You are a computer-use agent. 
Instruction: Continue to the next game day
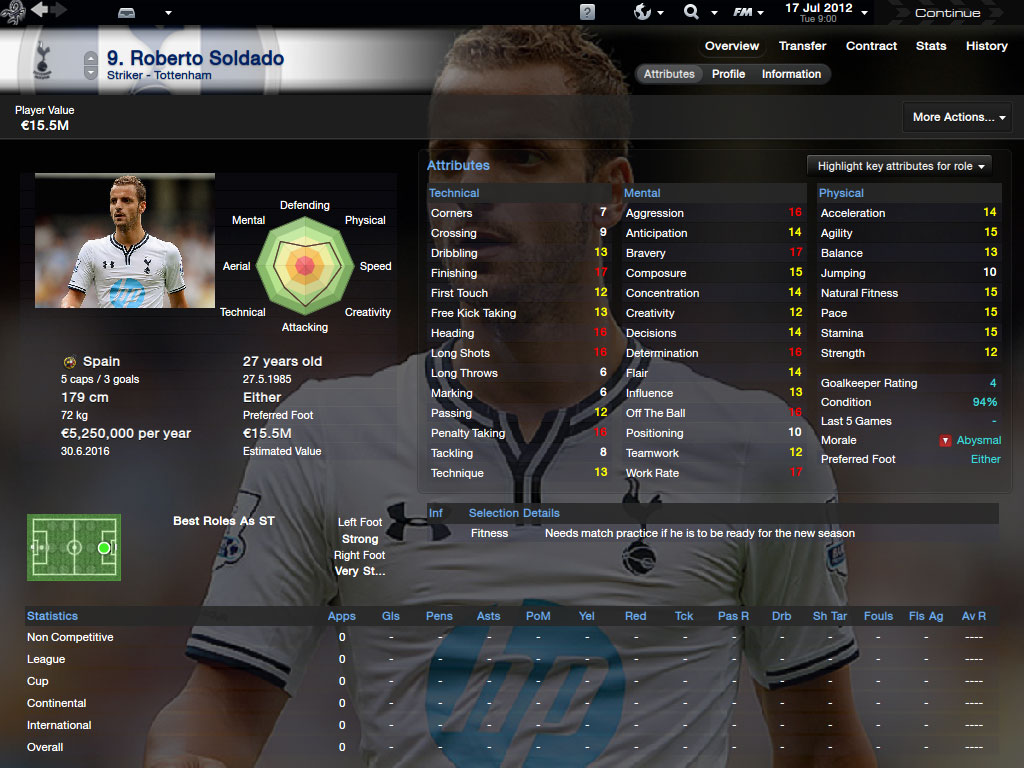click(947, 13)
